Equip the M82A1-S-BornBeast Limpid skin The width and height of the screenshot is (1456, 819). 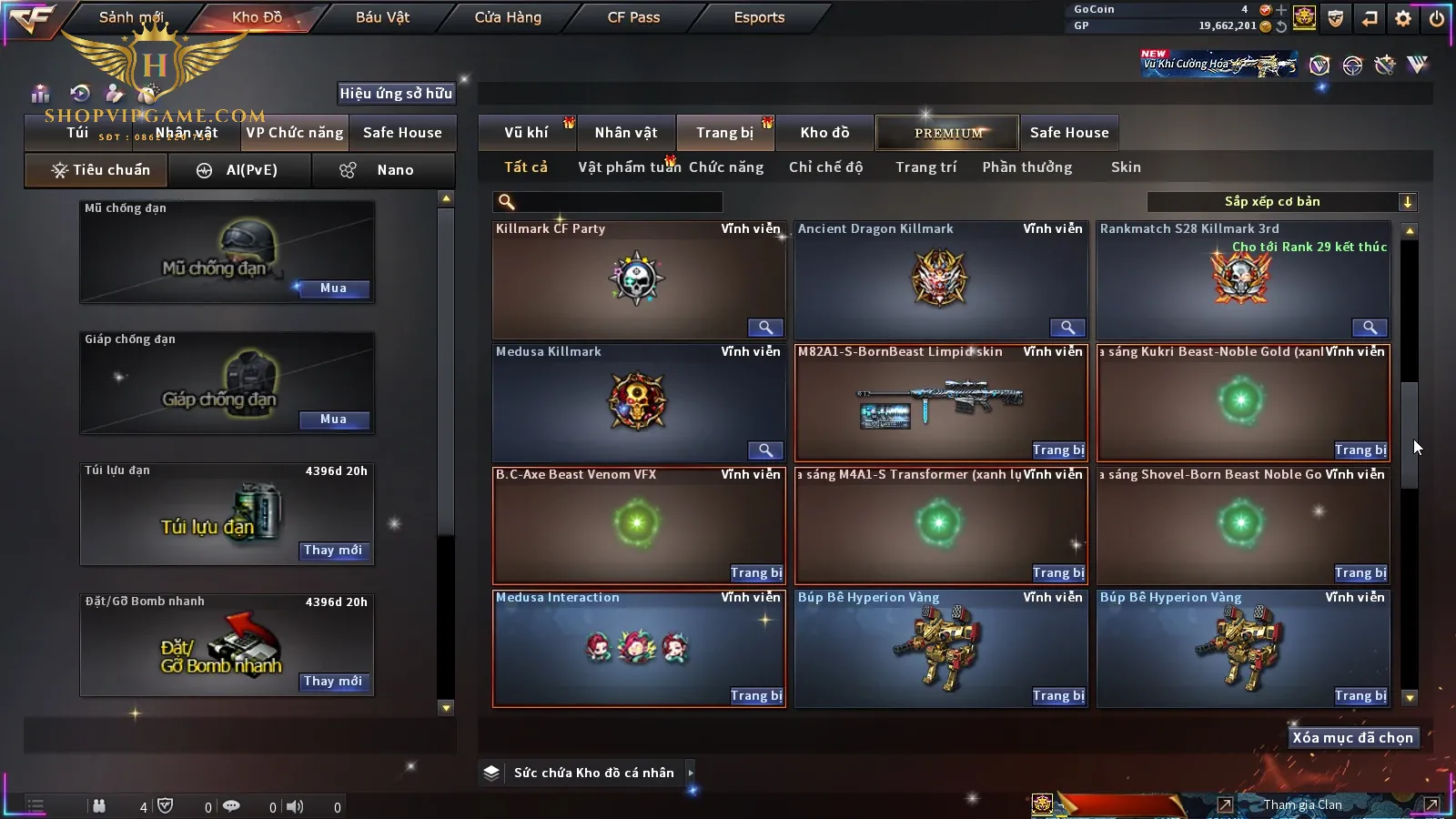[x=1058, y=450]
